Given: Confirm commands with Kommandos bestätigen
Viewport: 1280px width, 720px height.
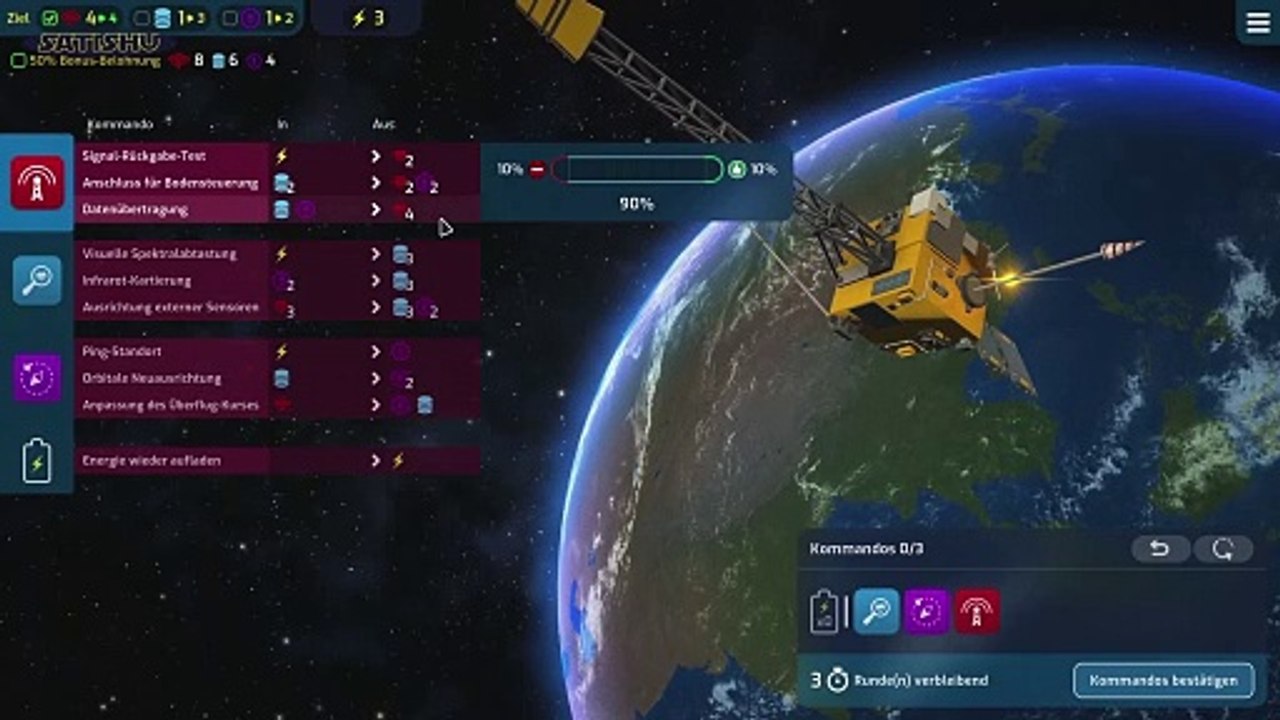Looking at the screenshot, I should click(x=1163, y=680).
